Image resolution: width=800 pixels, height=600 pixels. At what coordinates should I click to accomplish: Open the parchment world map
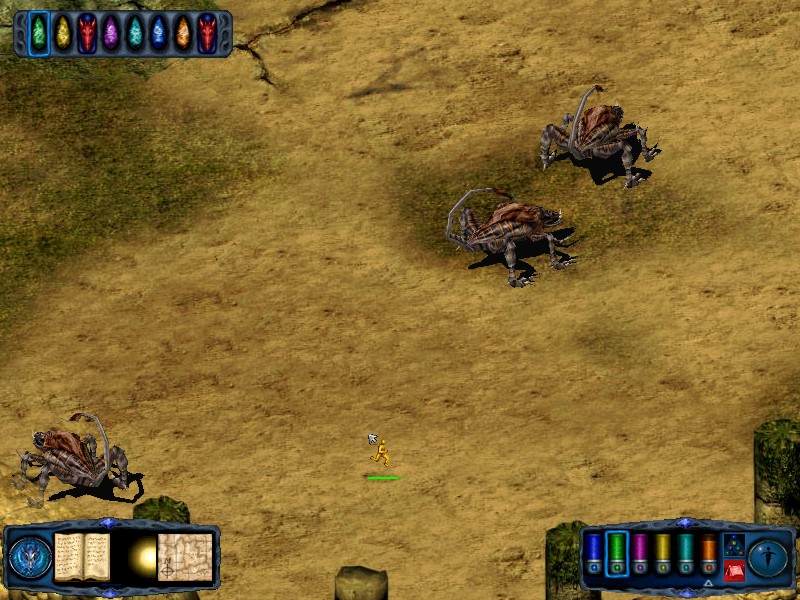pyautogui.click(x=186, y=555)
